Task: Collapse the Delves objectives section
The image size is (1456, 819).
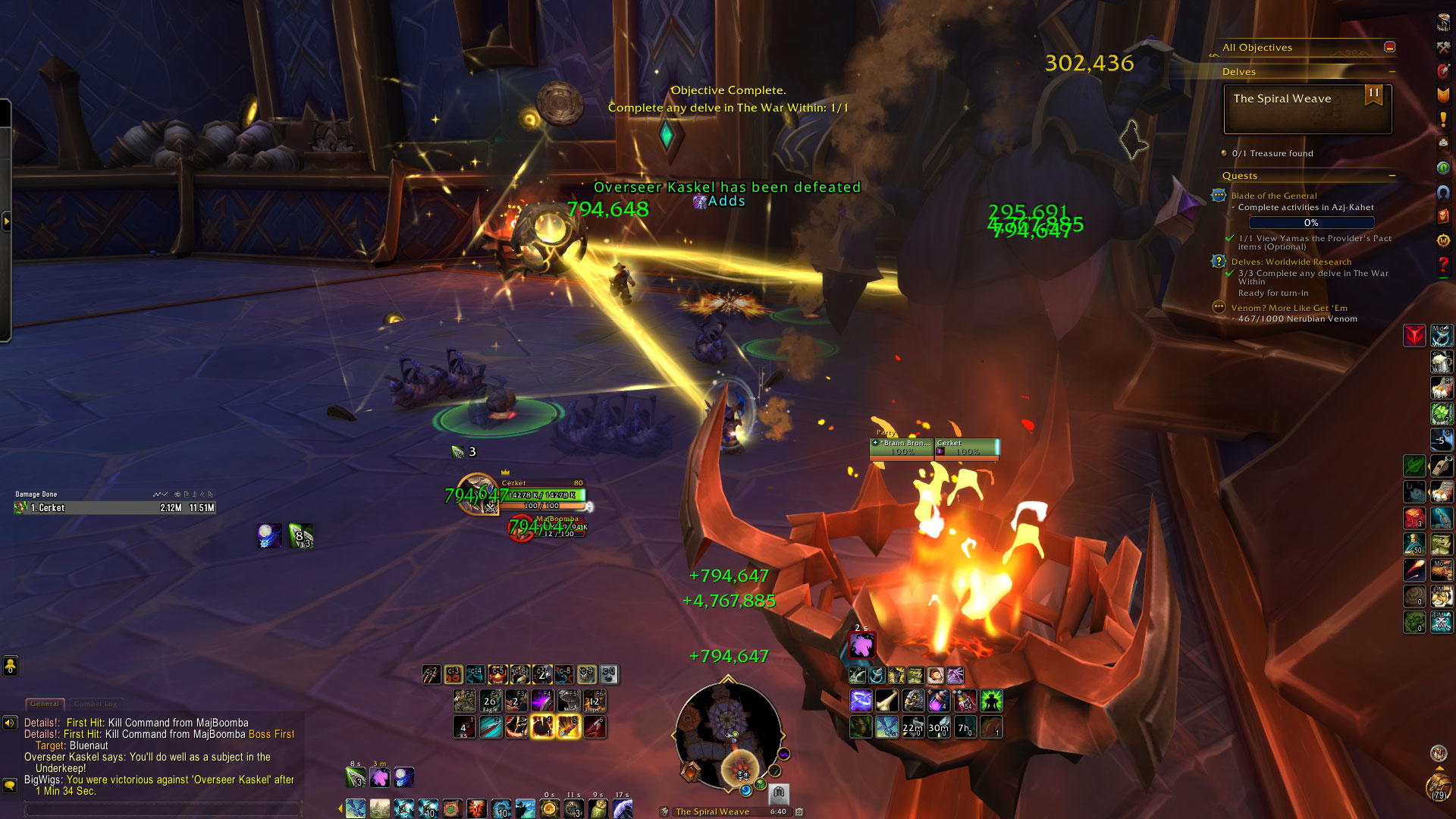Action: 1392,71
